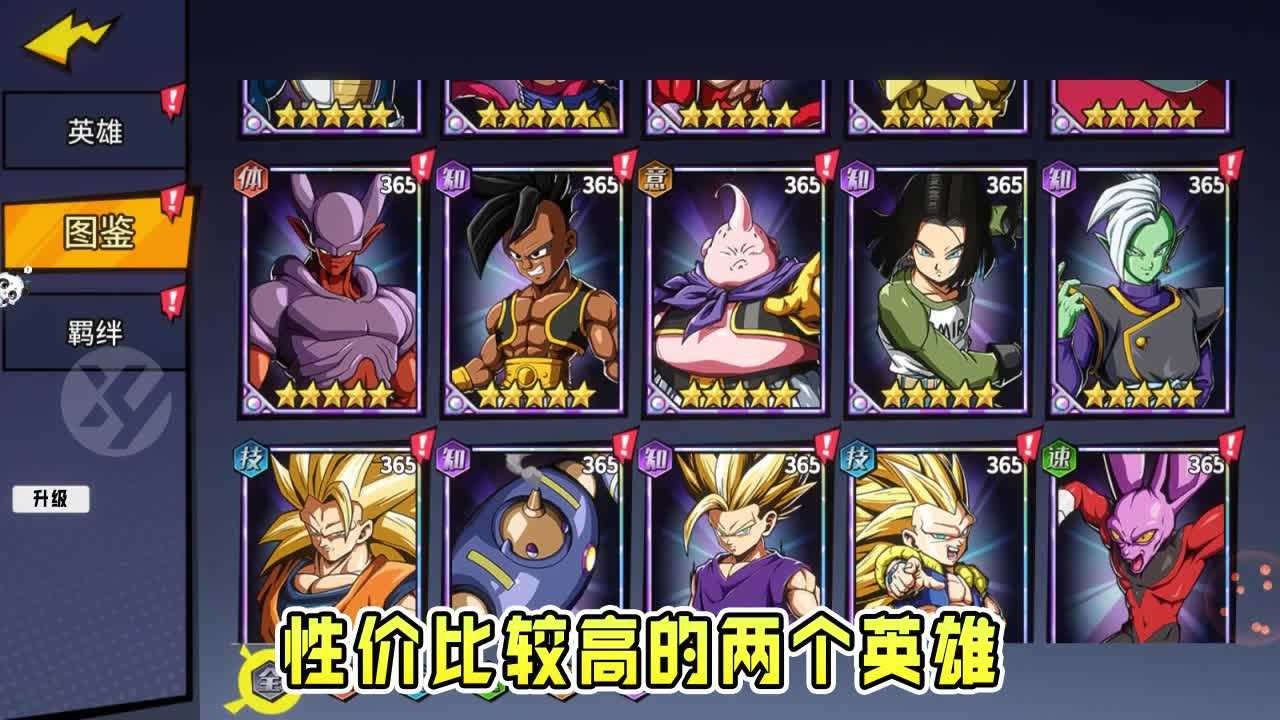
Task: Select the Janemba hero card
Action: pos(333,290)
